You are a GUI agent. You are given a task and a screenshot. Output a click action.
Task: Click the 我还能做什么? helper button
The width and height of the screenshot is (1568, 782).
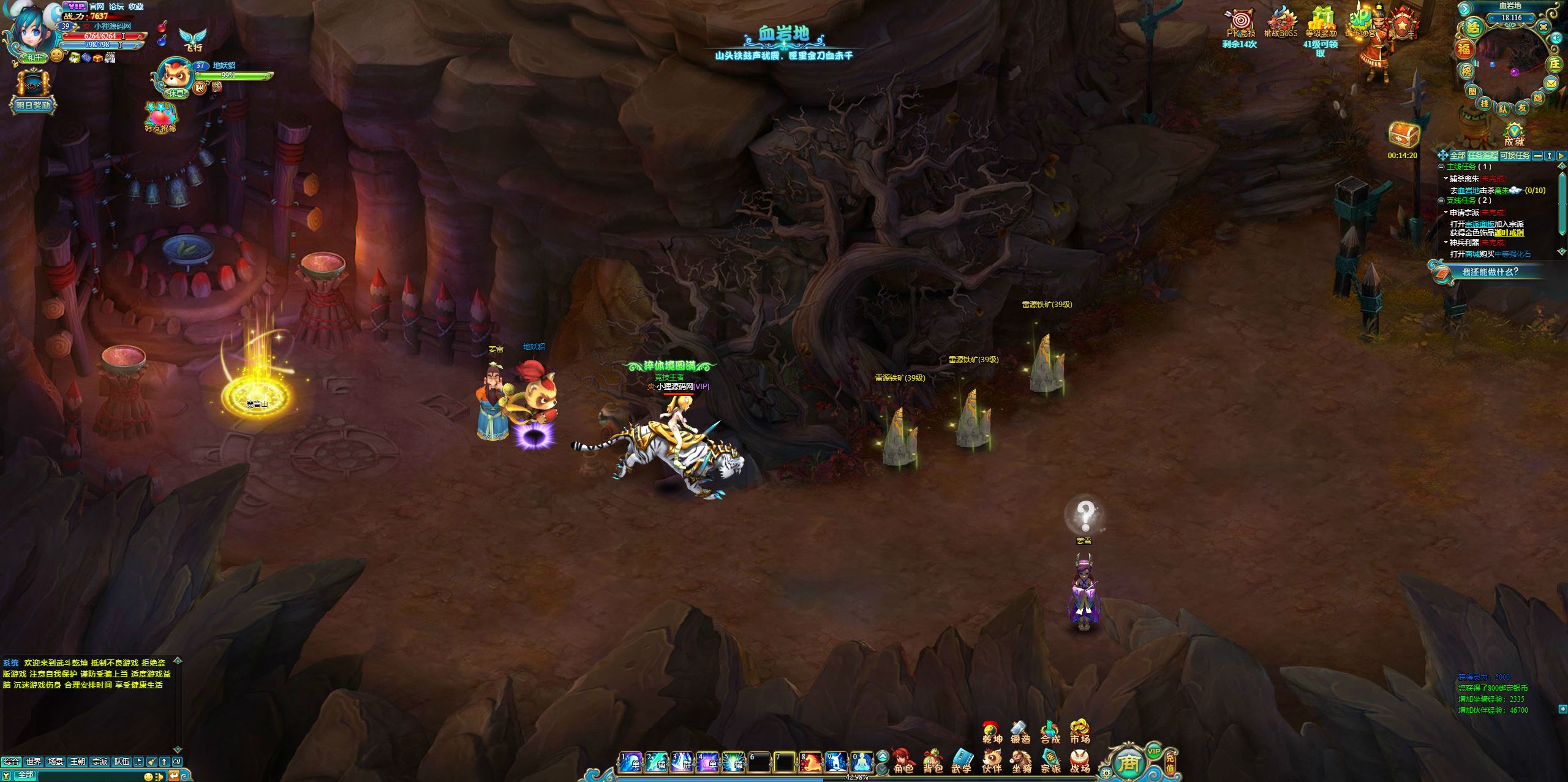coord(1489,271)
